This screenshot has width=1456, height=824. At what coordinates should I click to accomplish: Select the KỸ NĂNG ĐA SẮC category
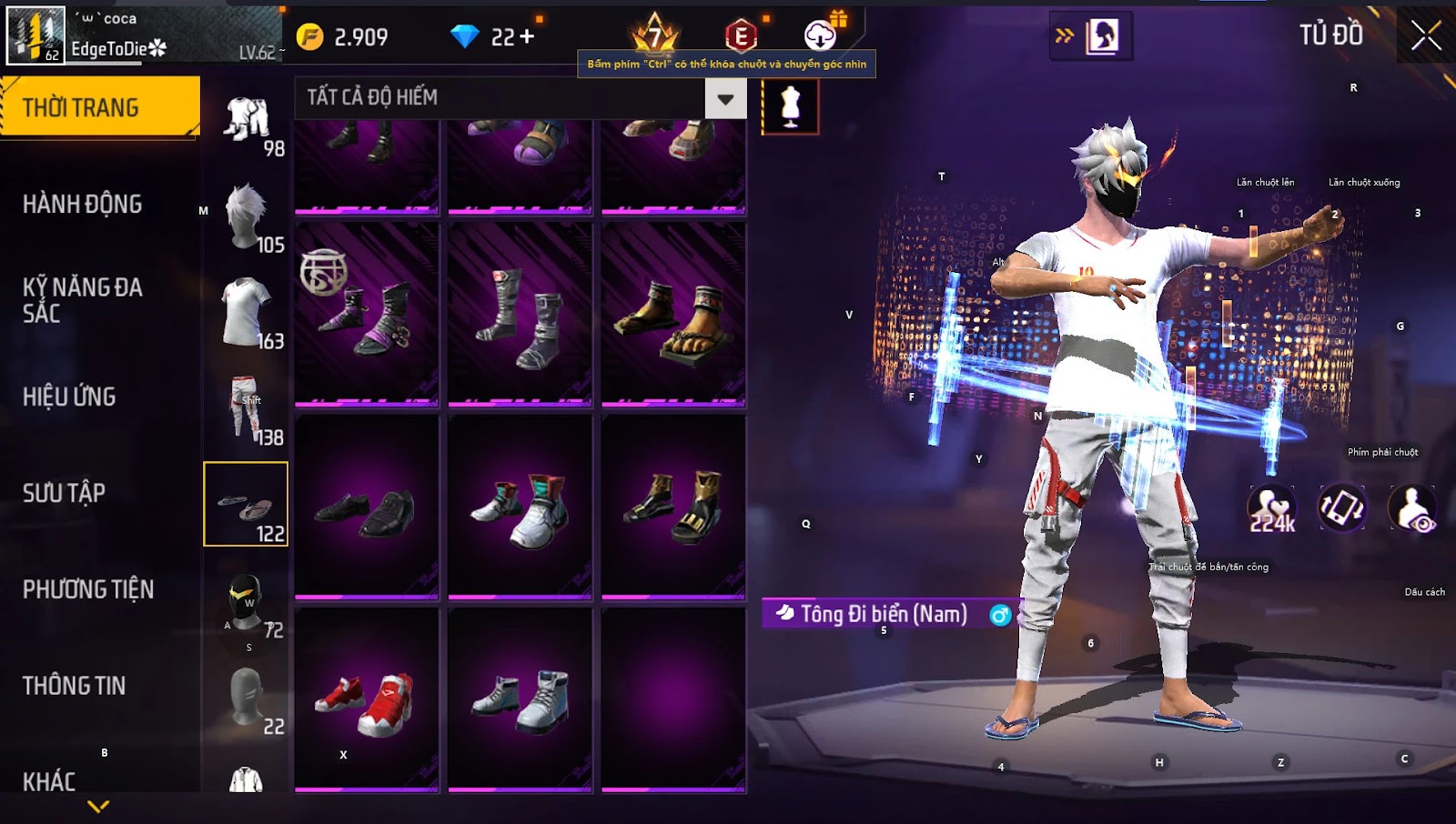coord(82,300)
